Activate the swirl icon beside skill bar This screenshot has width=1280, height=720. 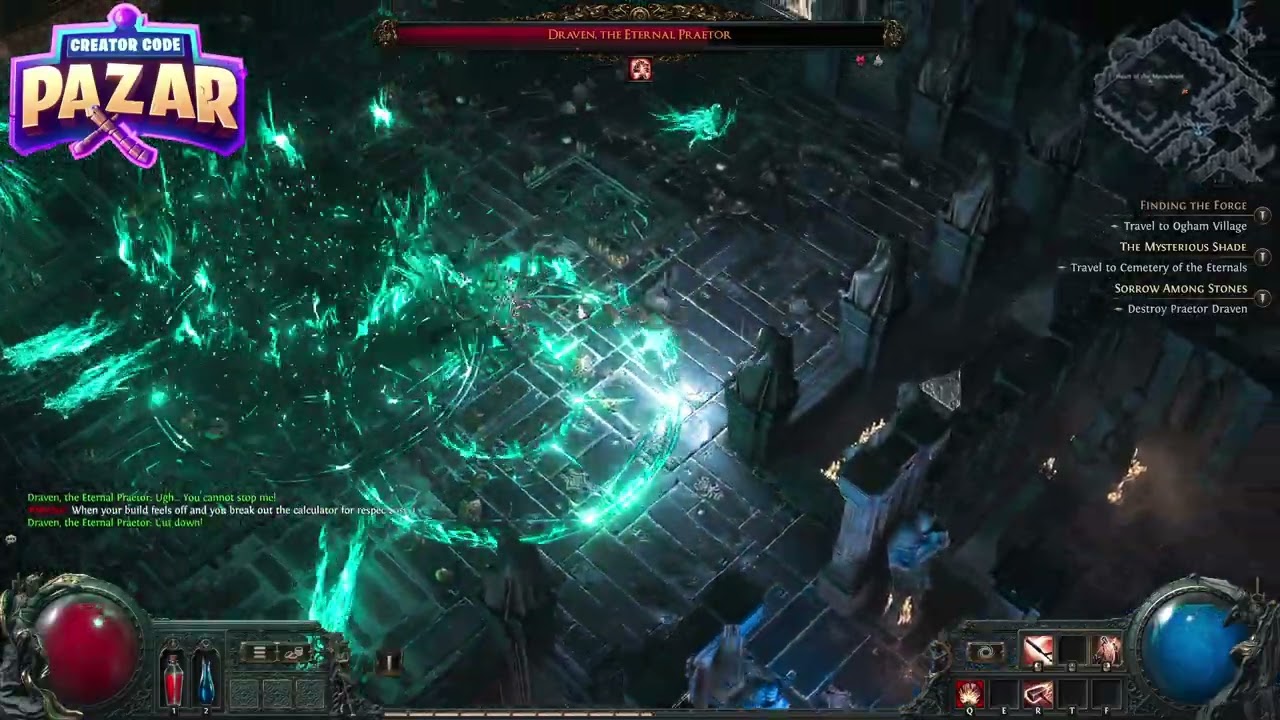pyautogui.click(x=986, y=652)
